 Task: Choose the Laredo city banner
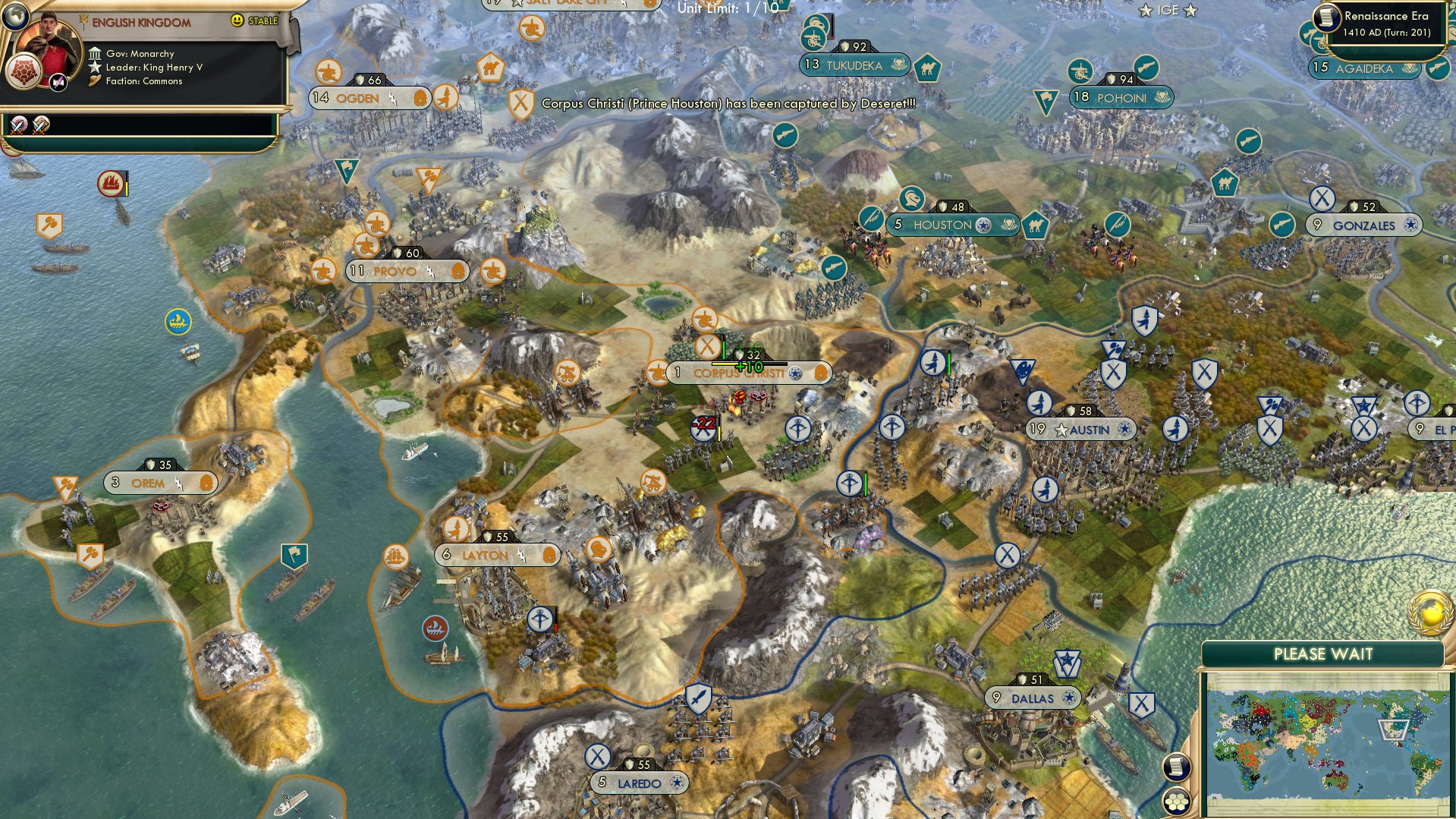pyautogui.click(x=638, y=783)
